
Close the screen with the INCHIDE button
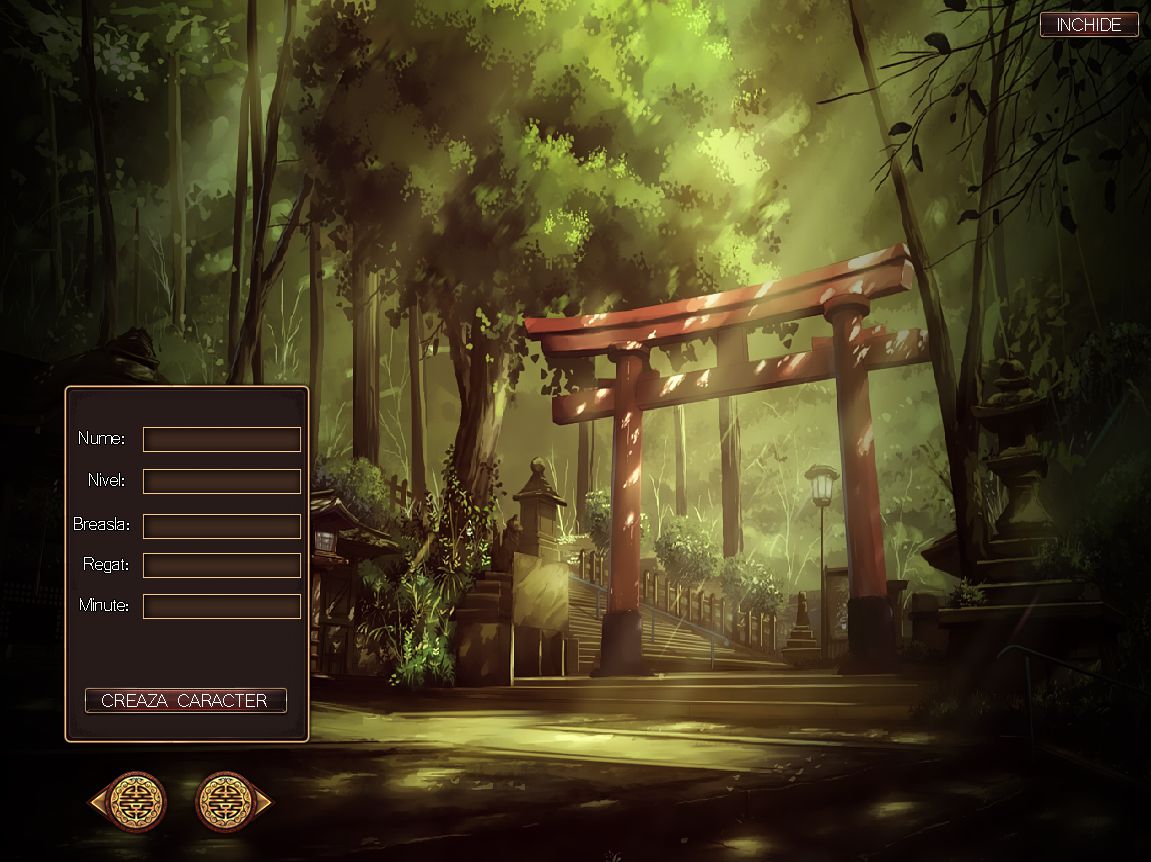tap(1089, 25)
